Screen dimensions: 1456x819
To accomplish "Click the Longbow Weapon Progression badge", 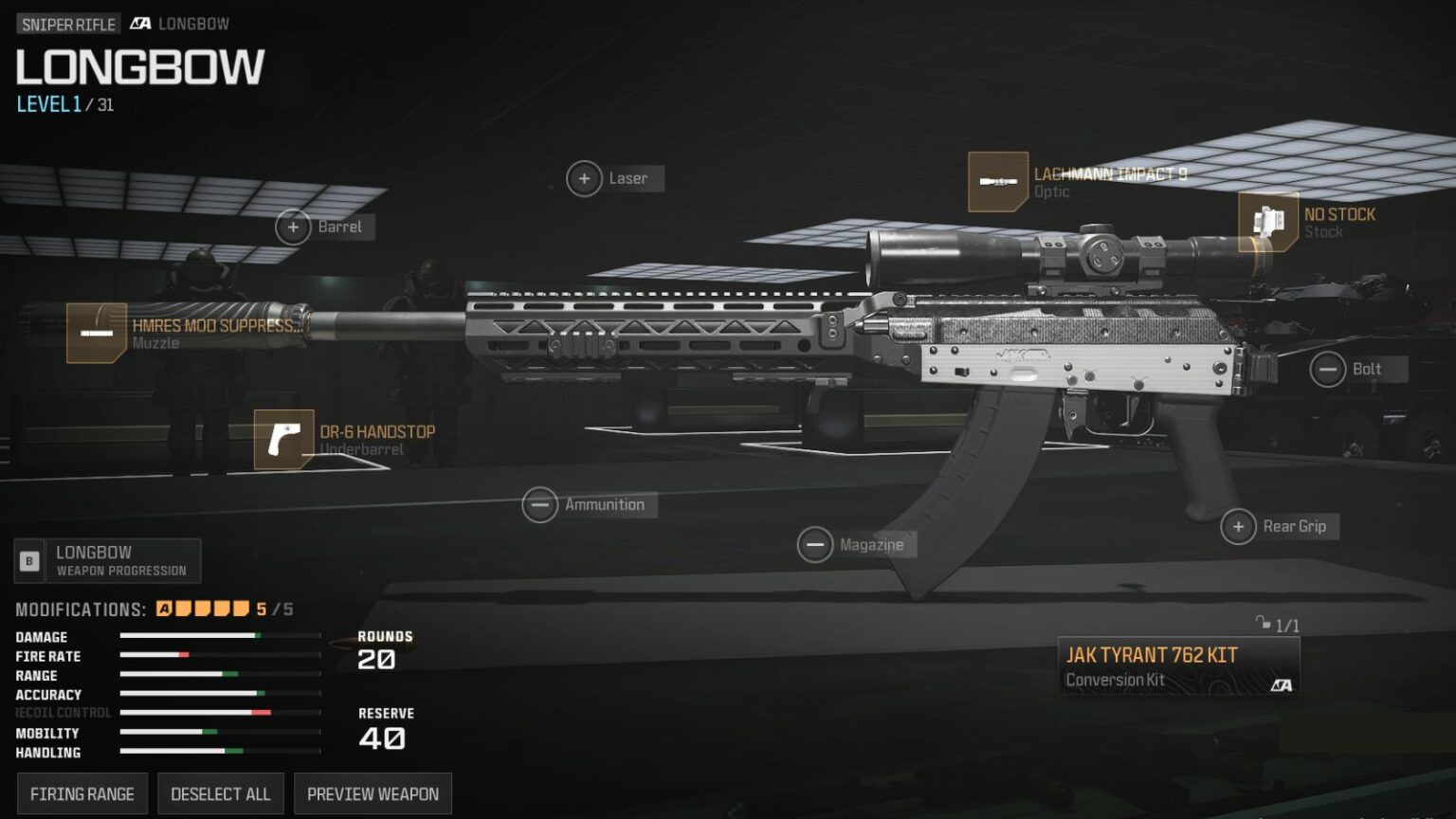I will pyautogui.click(x=107, y=560).
